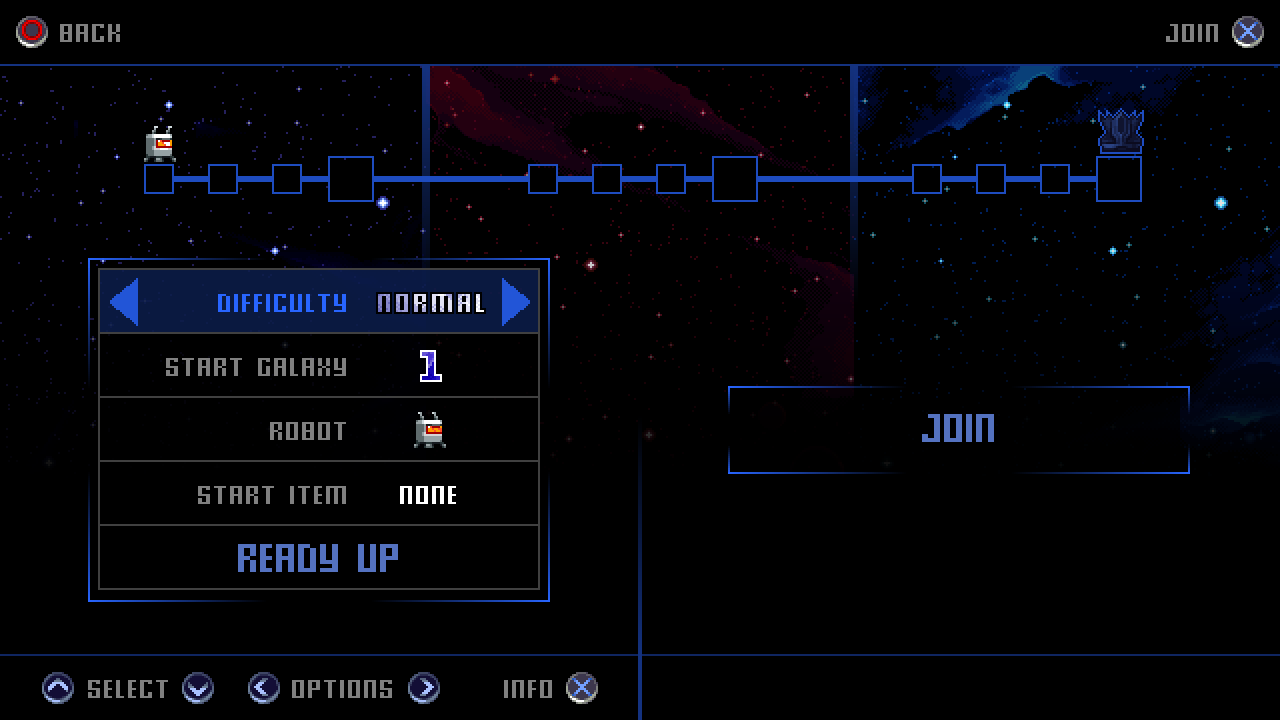Click the X icon next to INFO
Image resolution: width=1280 pixels, height=720 pixels.
tap(580, 688)
